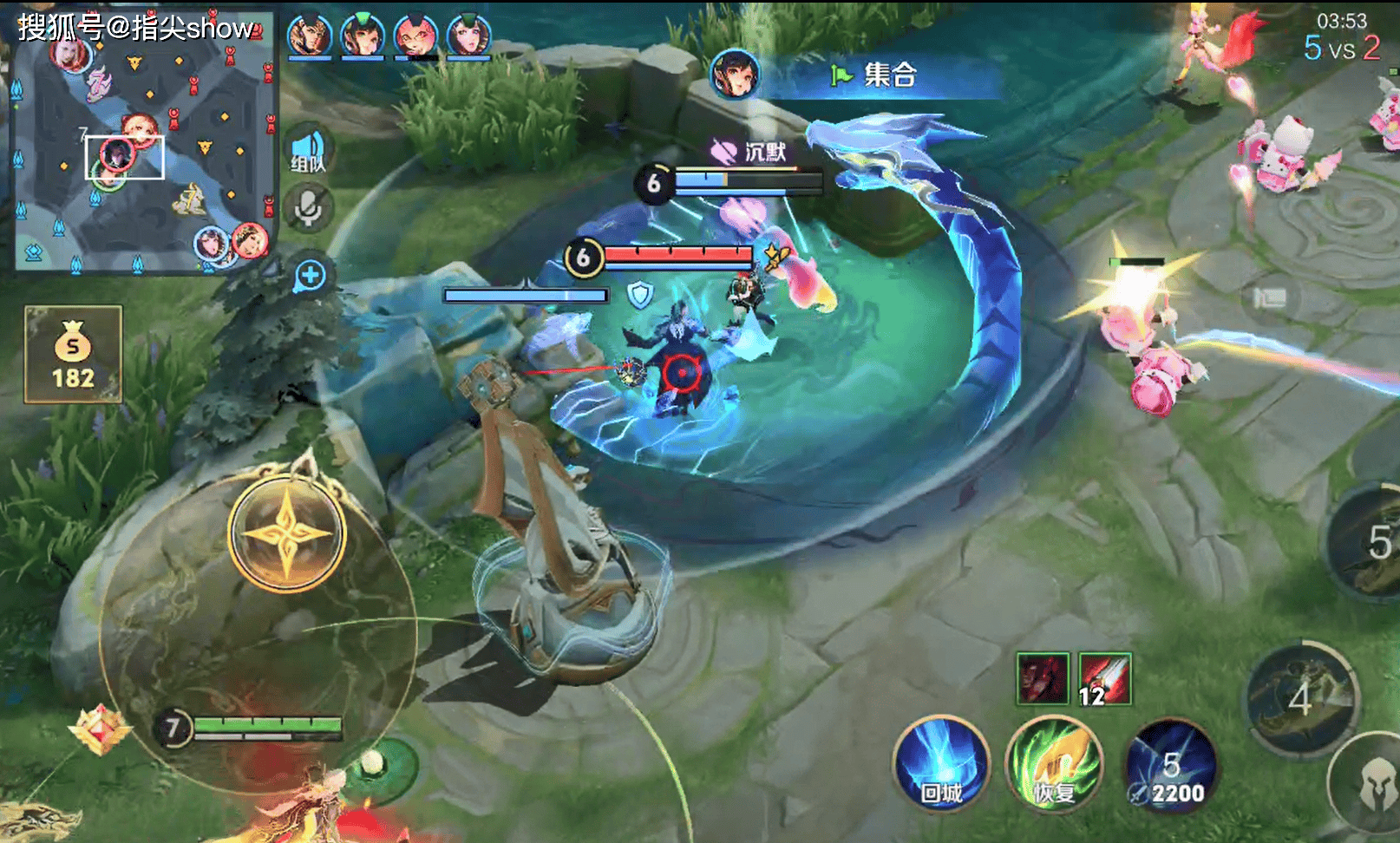1400x843 pixels.
Task: Open quick chat with the blue plus bubble
Action: (x=310, y=276)
